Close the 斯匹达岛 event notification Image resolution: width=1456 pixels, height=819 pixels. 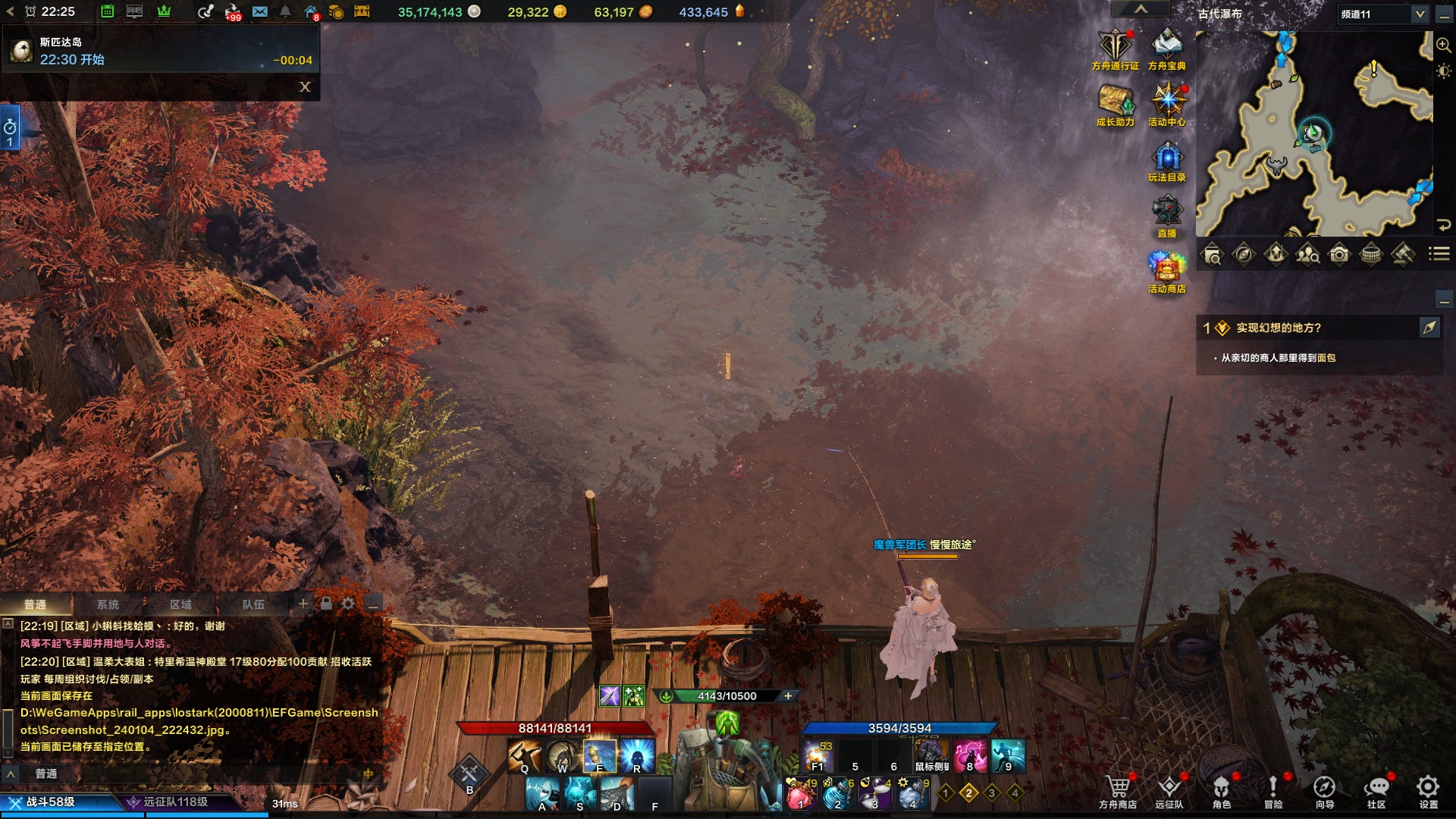(x=305, y=86)
